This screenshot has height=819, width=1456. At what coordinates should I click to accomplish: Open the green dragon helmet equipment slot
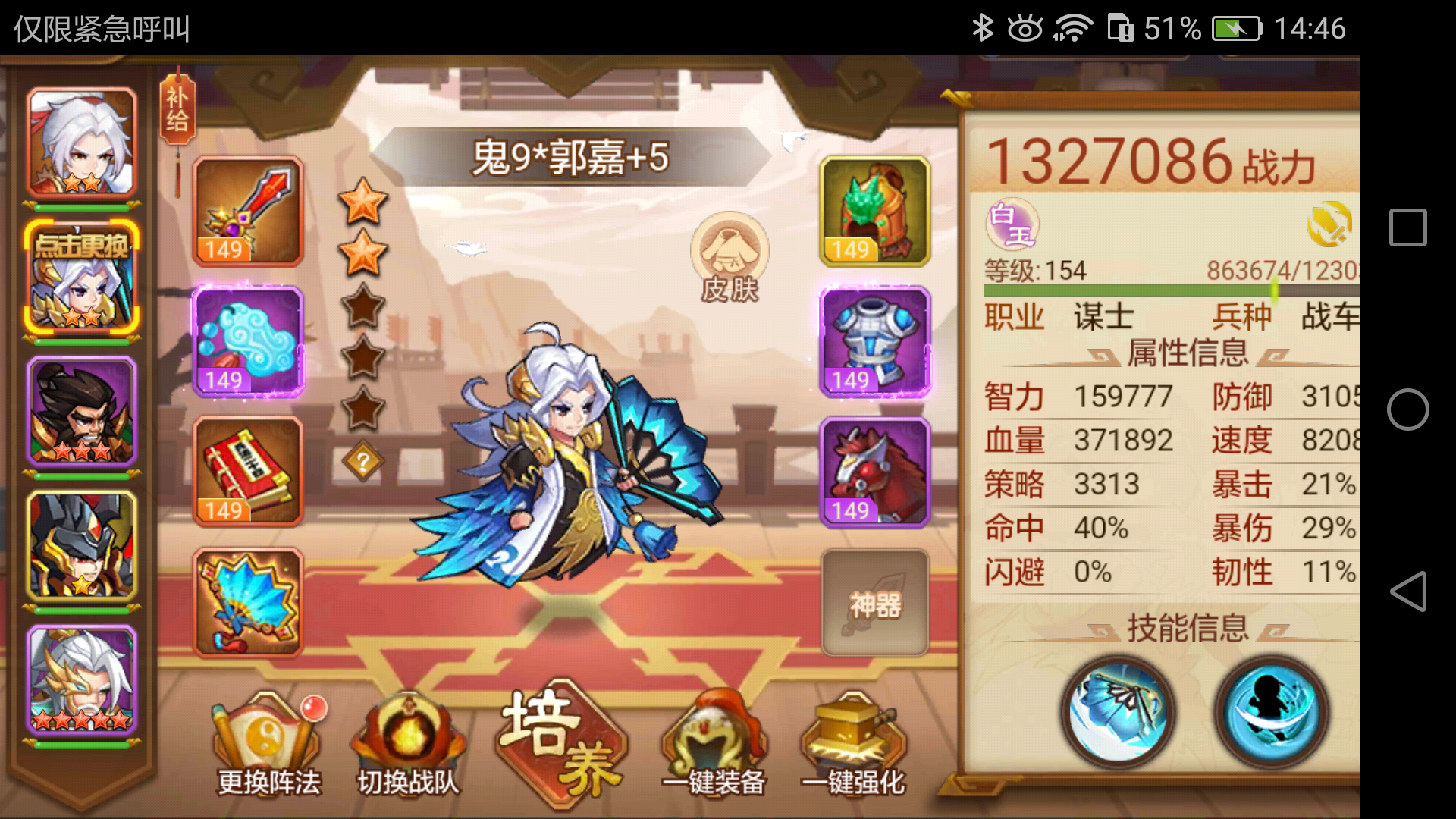click(874, 212)
